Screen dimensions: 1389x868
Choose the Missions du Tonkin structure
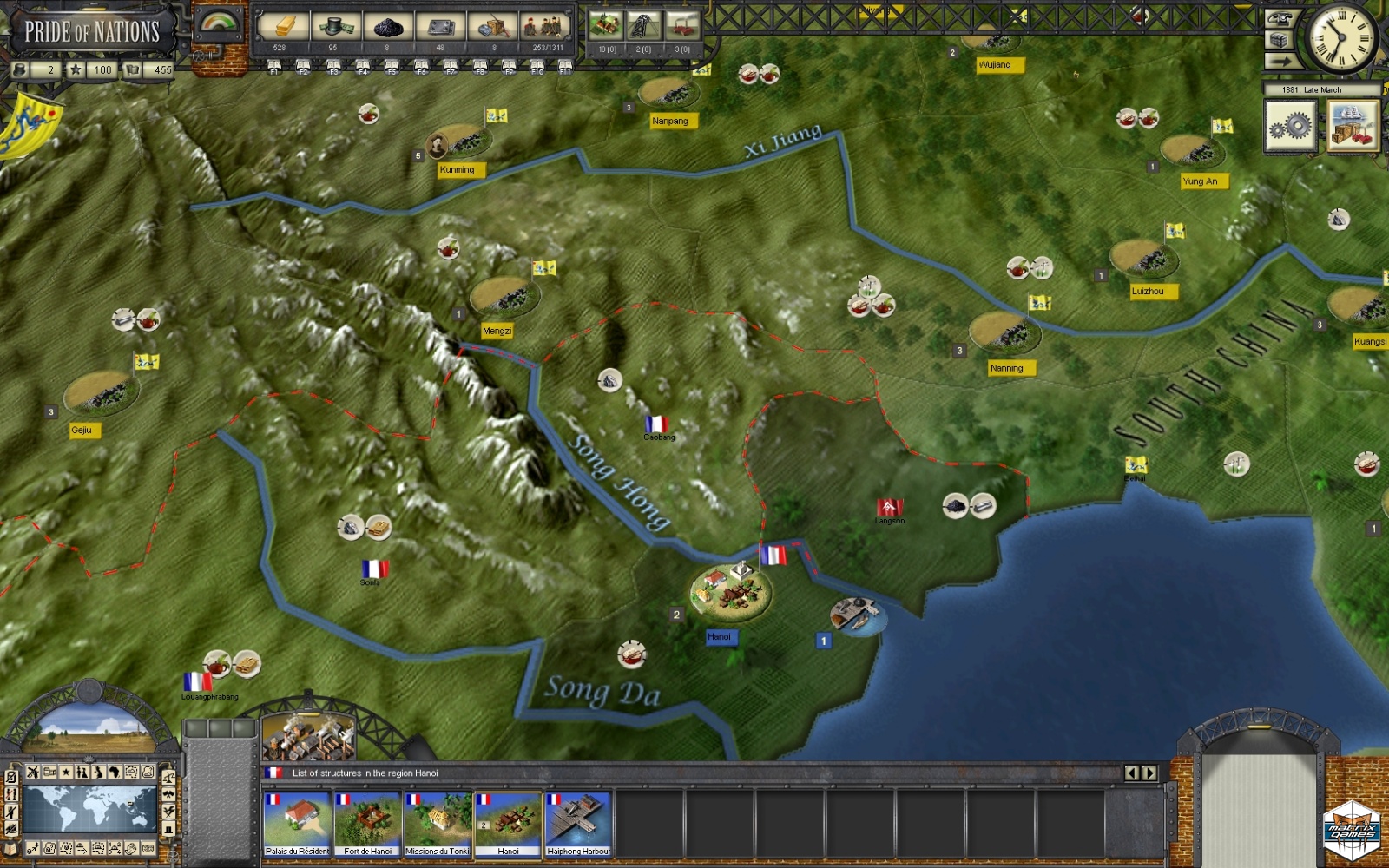click(x=438, y=823)
